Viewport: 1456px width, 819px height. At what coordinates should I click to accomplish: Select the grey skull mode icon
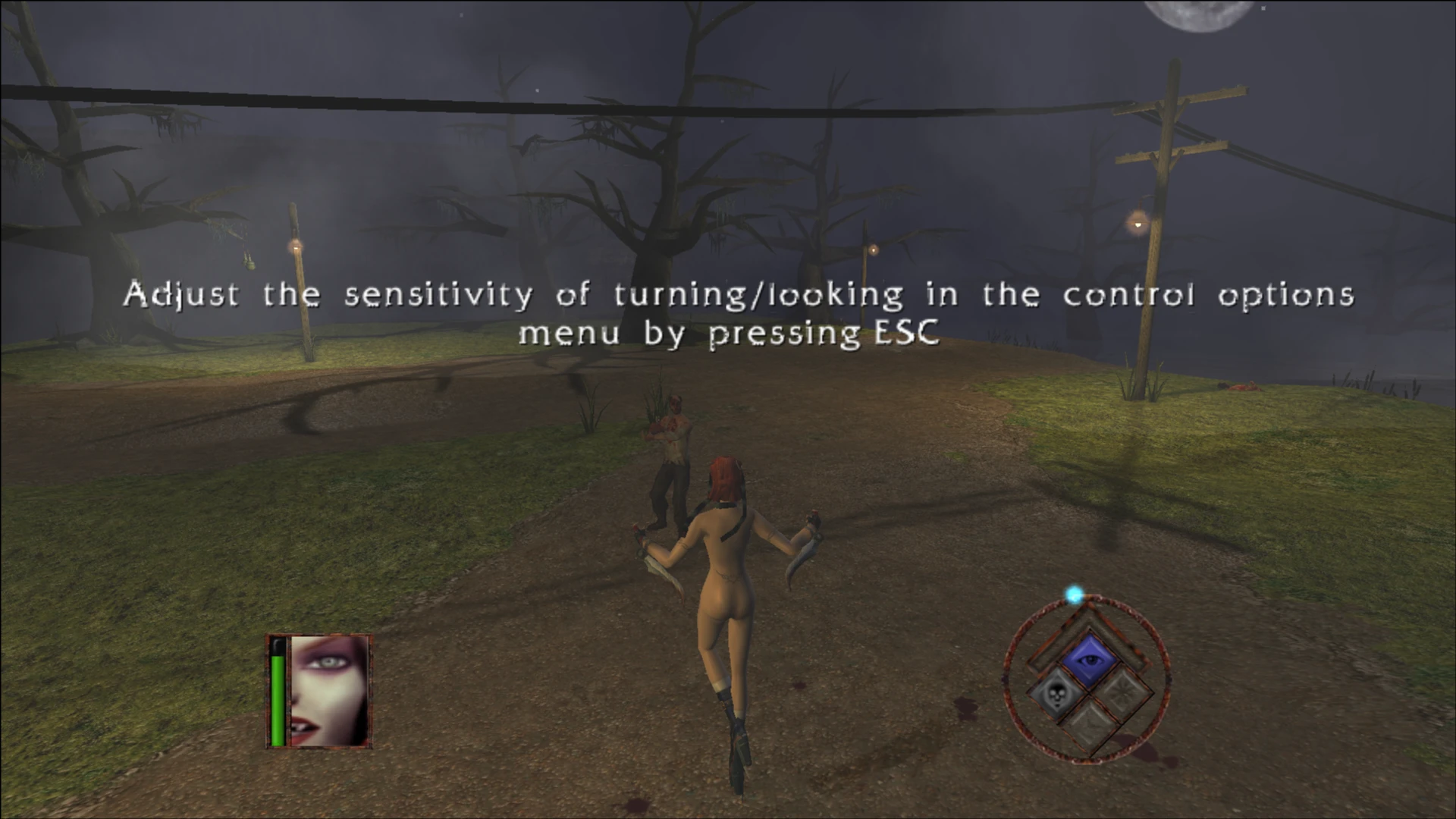click(x=1054, y=695)
